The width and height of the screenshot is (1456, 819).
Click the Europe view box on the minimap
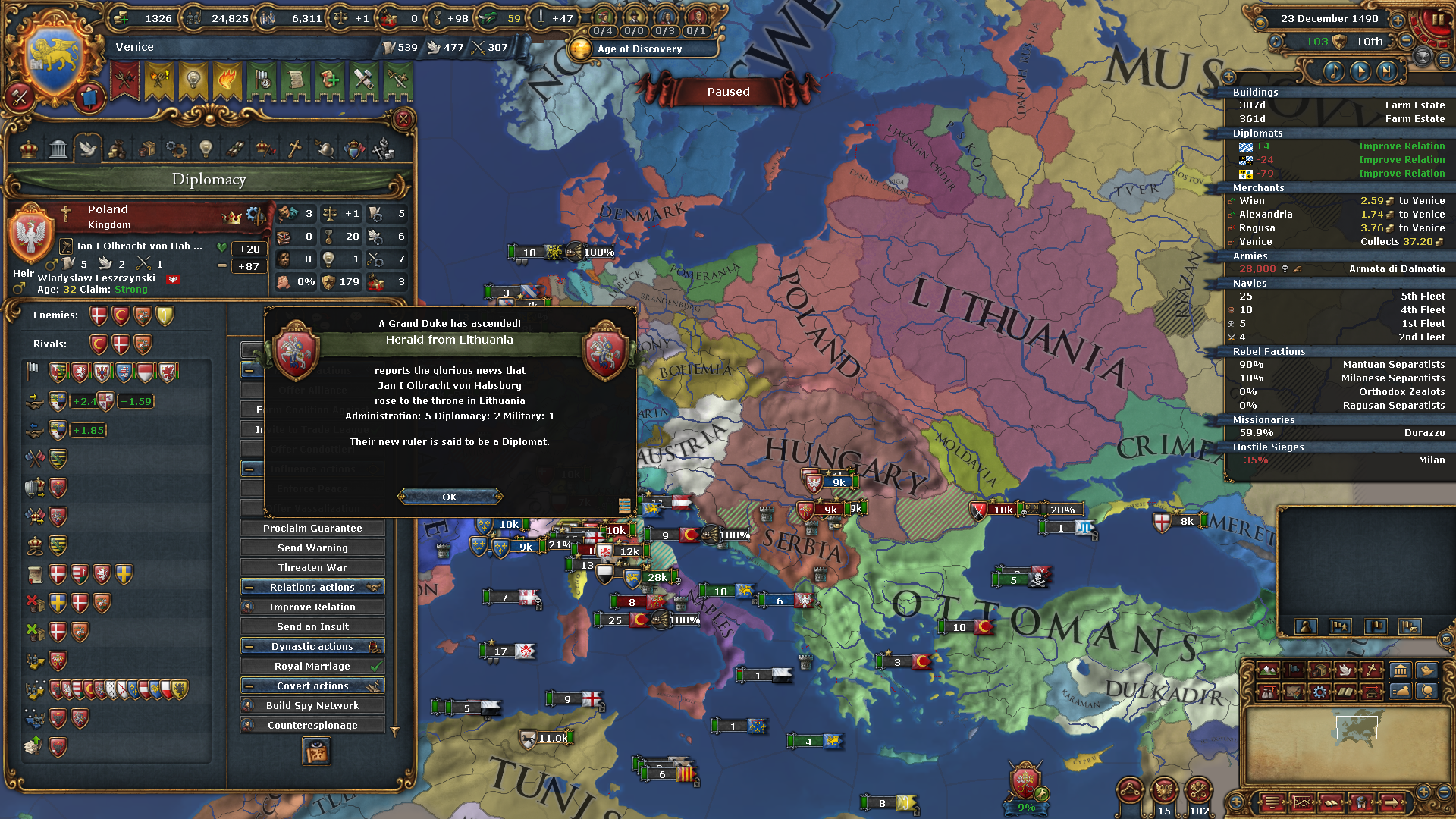click(1357, 726)
